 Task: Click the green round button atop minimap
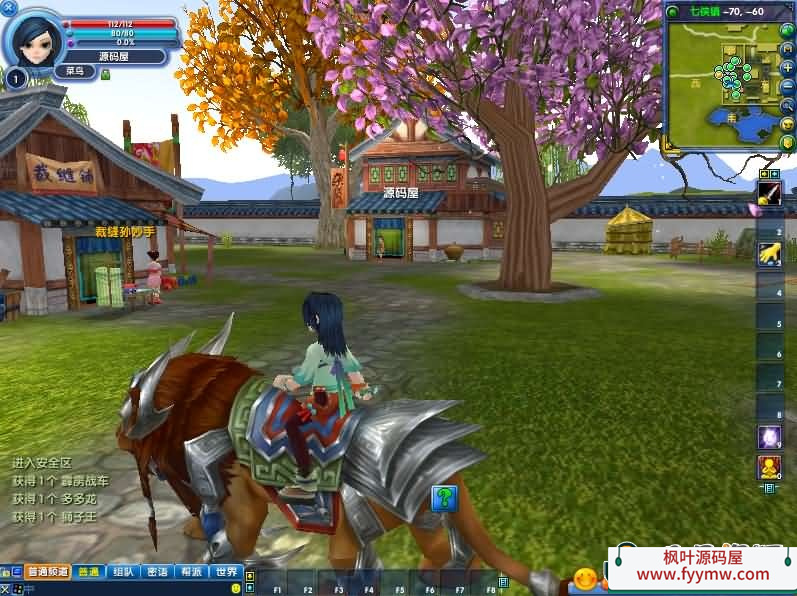click(x=672, y=11)
